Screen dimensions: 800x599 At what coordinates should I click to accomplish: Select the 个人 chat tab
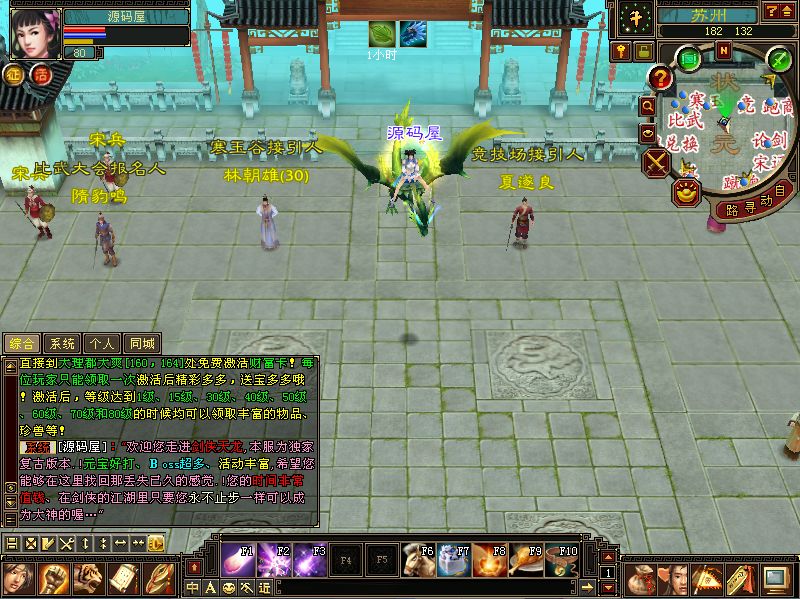point(101,343)
